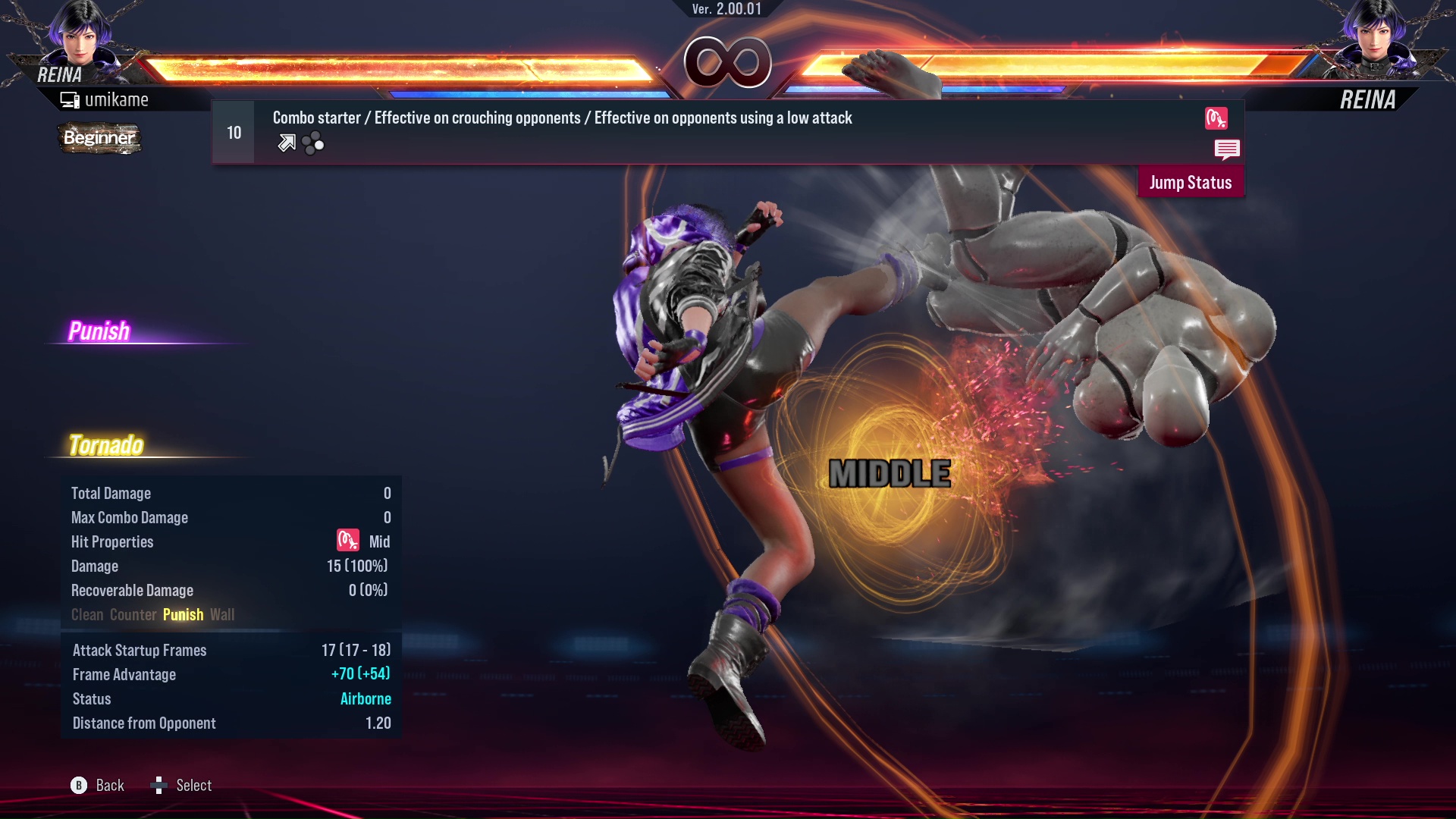Toggle the Counter damage display
This screenshot has width=1456, height=819.
point(133,614)
